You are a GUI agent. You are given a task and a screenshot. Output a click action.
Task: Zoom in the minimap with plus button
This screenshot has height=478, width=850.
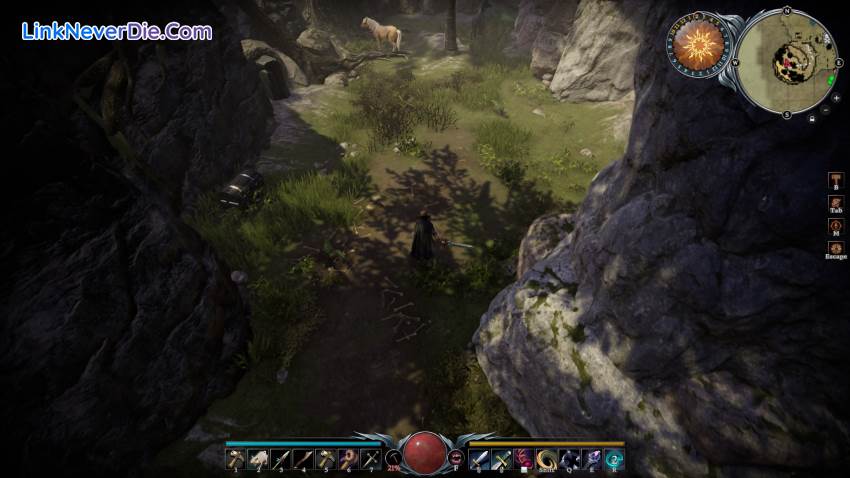[x=836, y=98]
